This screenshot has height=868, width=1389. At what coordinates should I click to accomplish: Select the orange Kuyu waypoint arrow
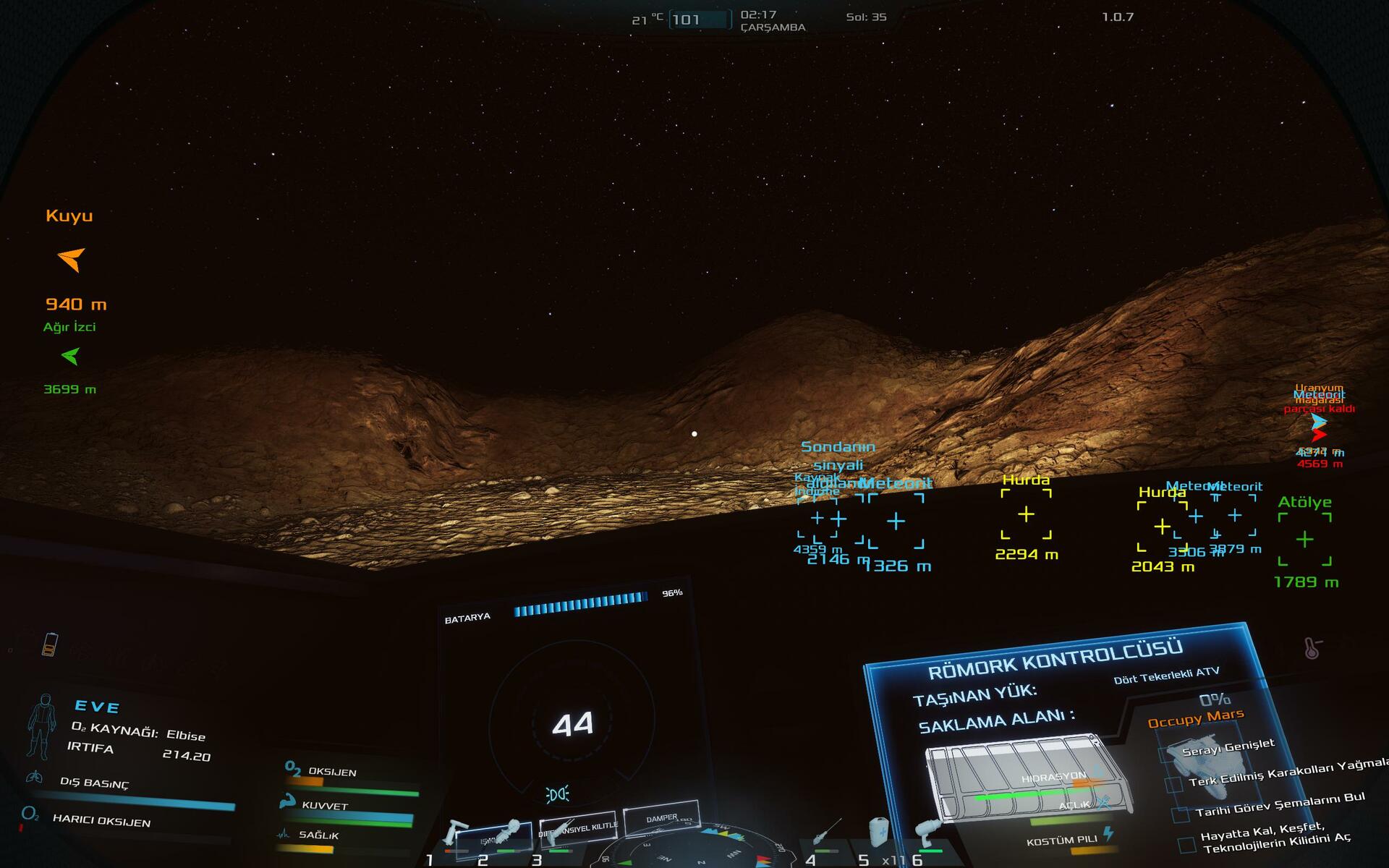[x=71, y=259]
